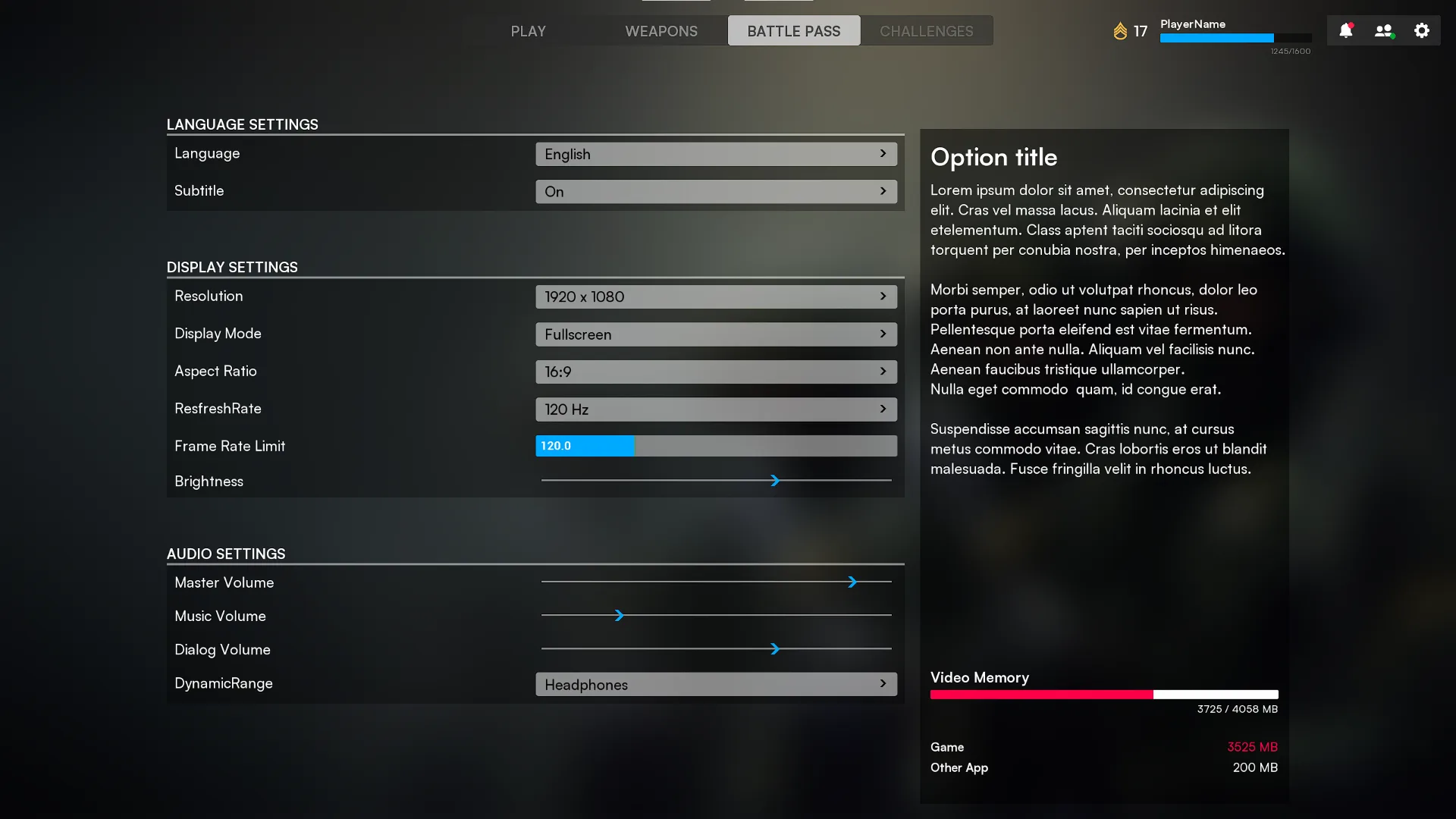Change DynamicRange from Headphones
The height and width of the screenshot is (819, 1456).
coord(715,683)
